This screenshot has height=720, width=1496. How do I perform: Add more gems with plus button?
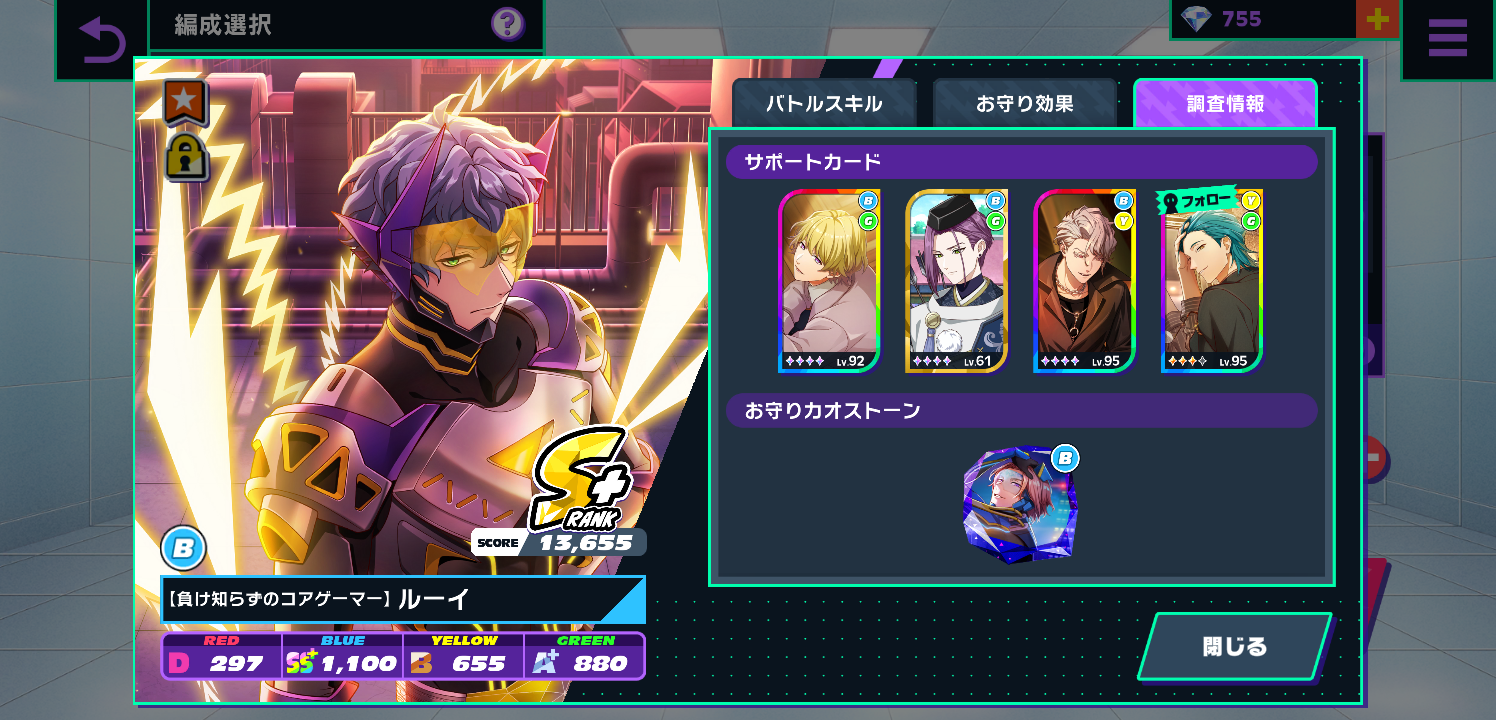(x=1377, y=19)
